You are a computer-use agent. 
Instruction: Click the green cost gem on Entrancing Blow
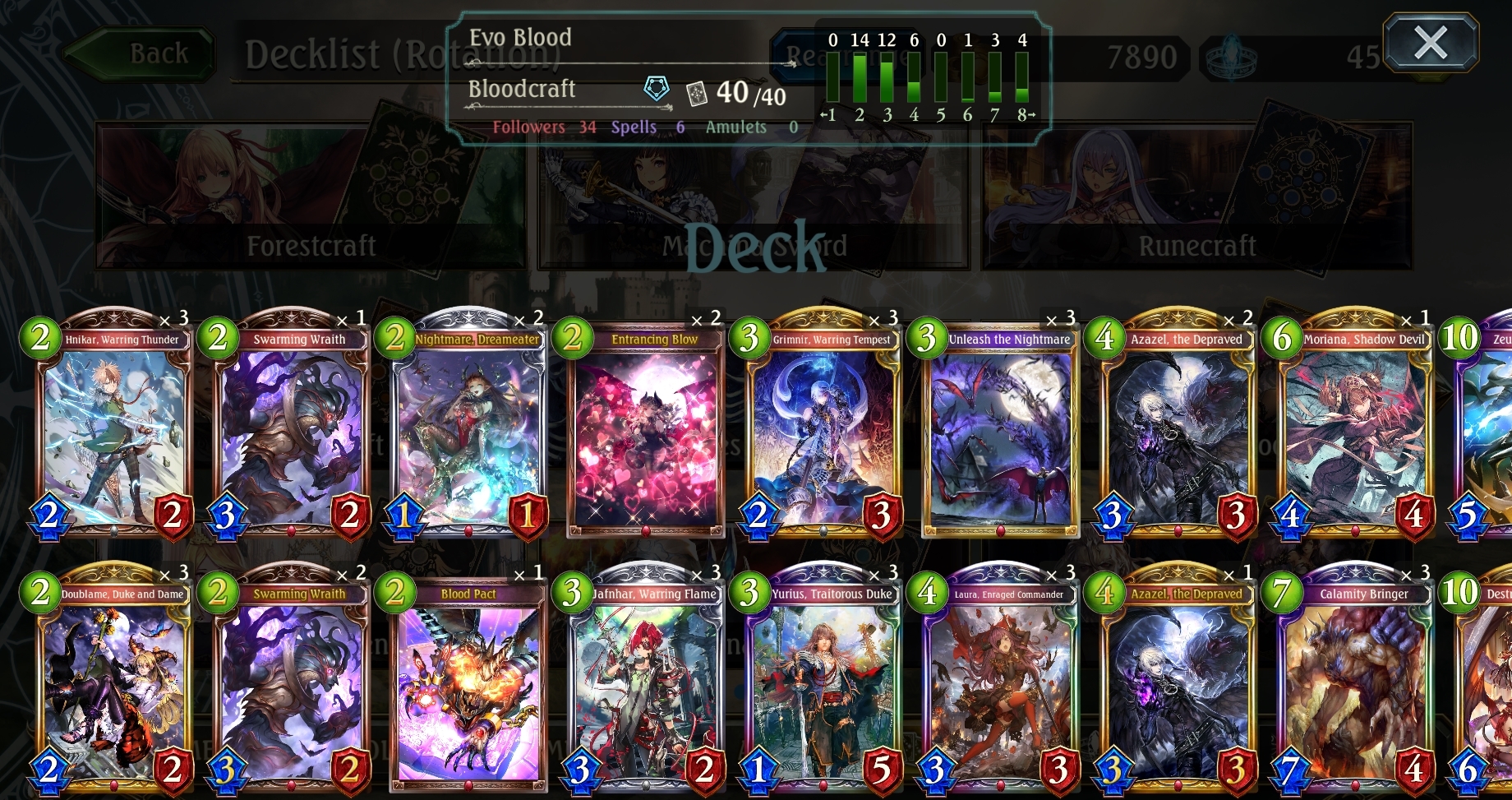(572, 337)
